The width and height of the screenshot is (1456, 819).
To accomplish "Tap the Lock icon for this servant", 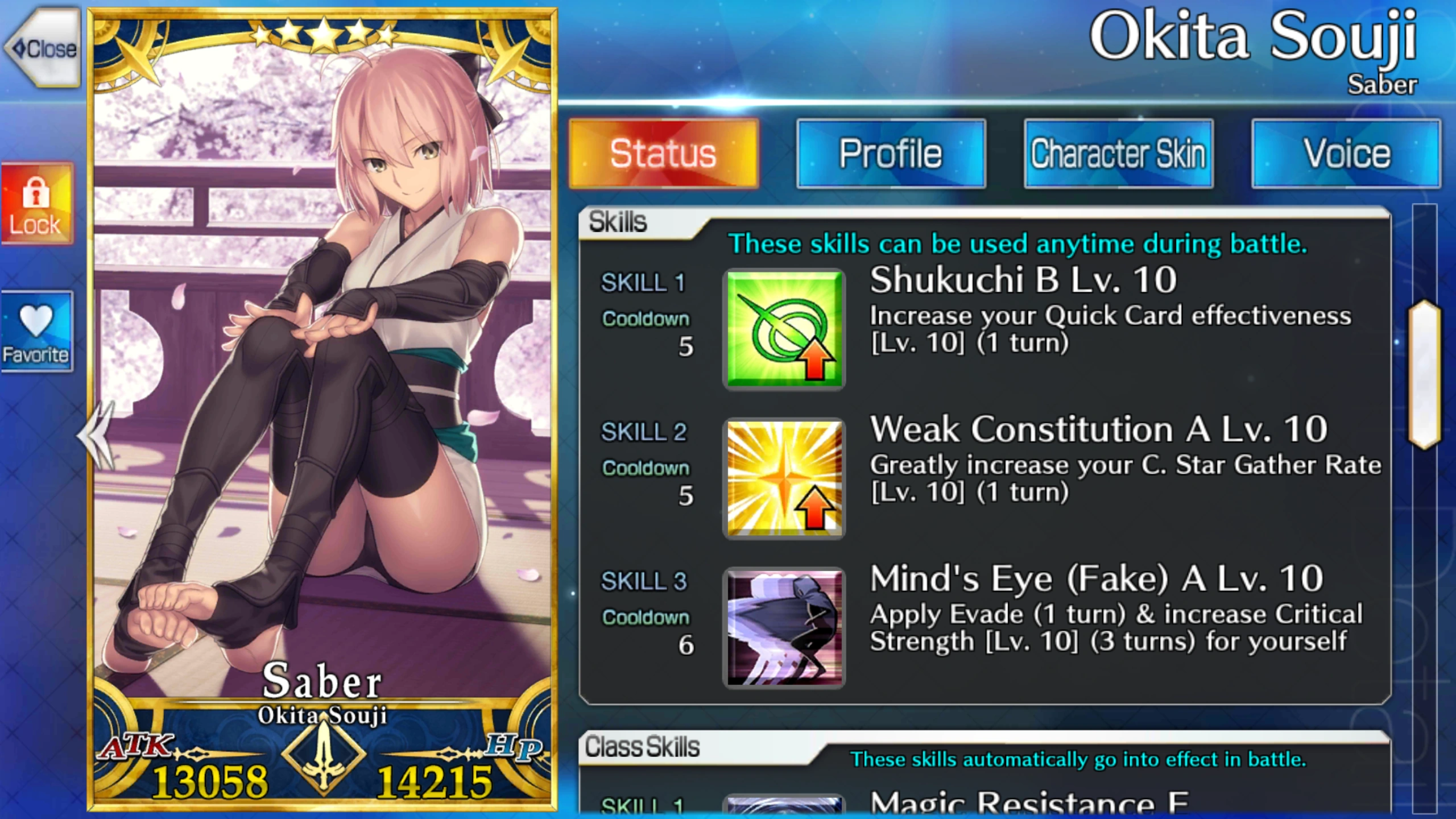I will click(37, 202).
